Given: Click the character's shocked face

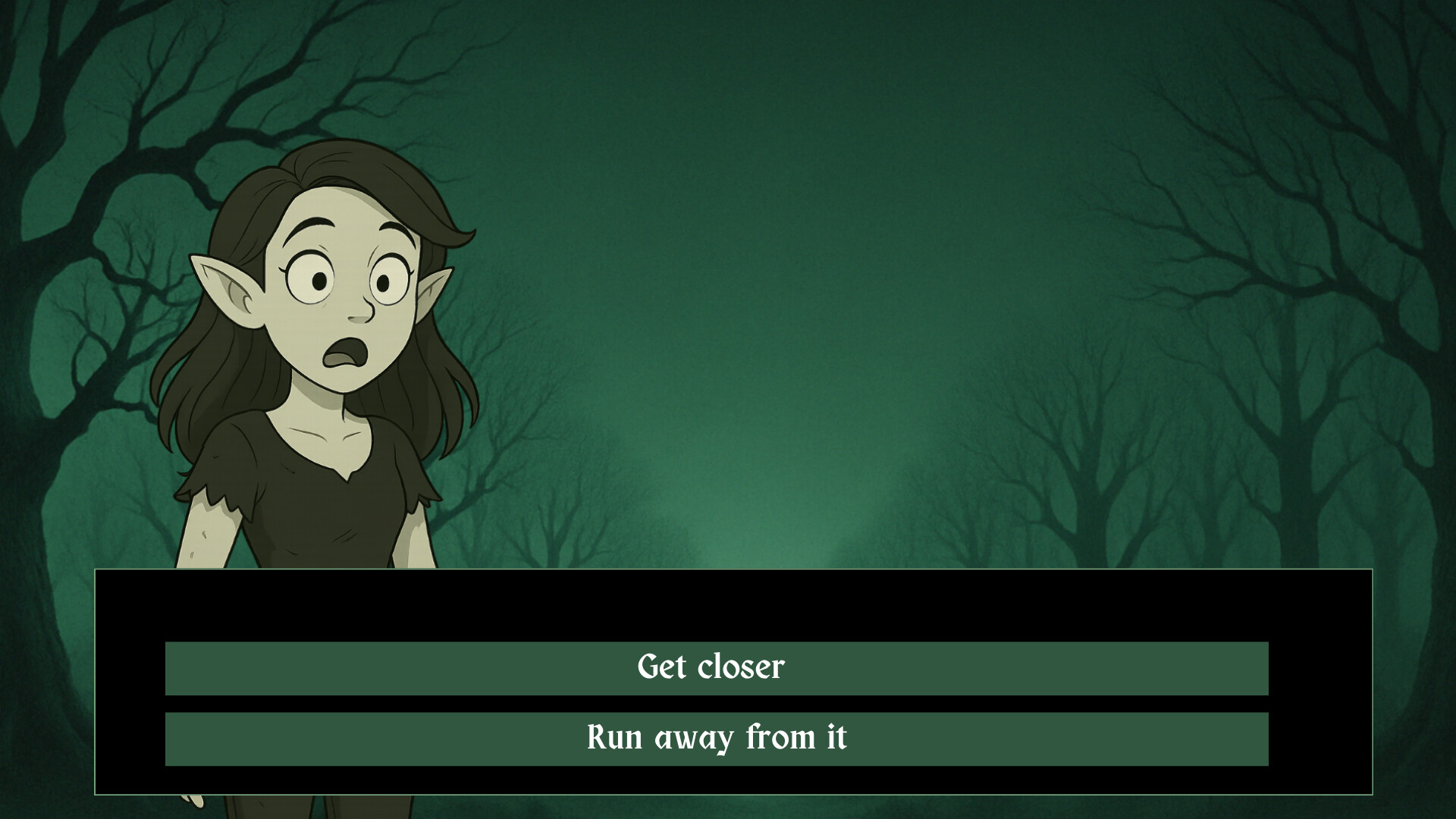Looking at the screenshot, I should [334, 296].
